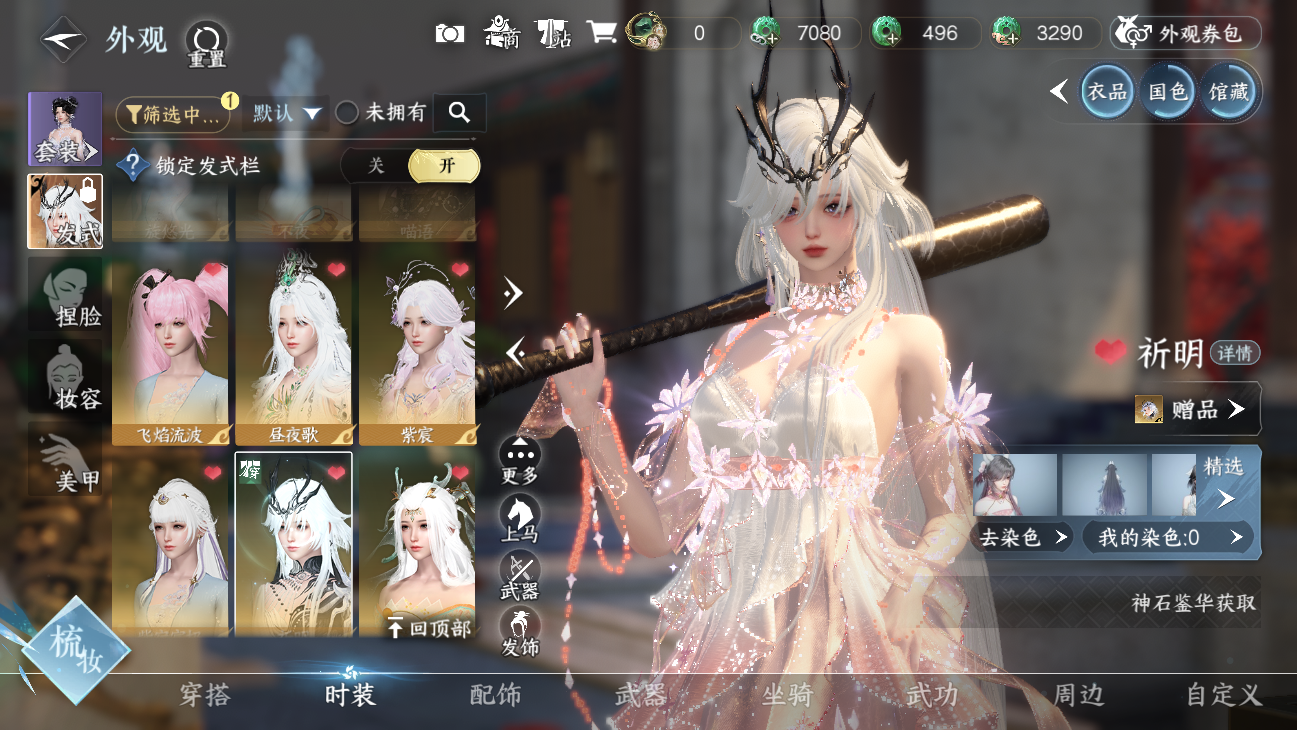Choose the 昼夜歌 hairstyle card
The height and width of the screenshot is (730, 1297).
293,352
